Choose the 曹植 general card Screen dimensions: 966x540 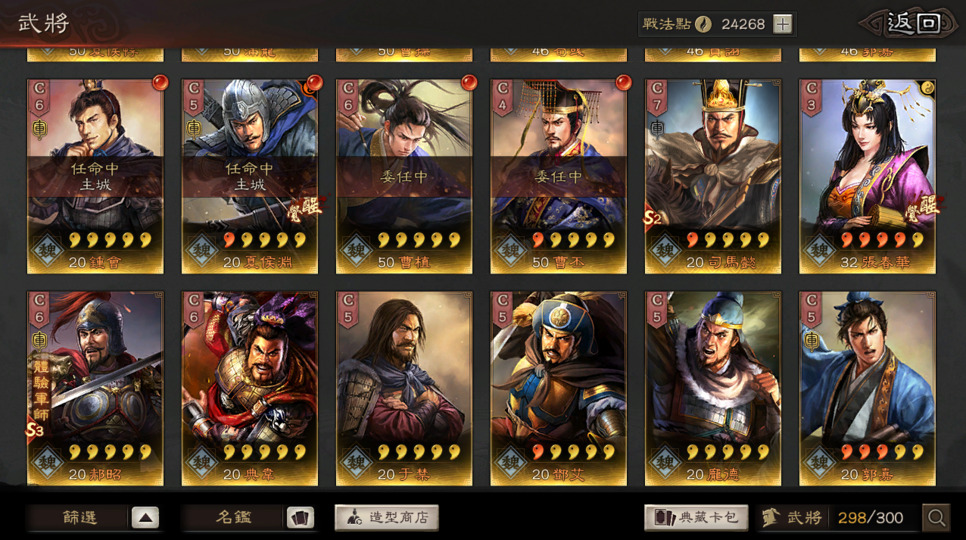pyautogui.click(x=404, y=175)
